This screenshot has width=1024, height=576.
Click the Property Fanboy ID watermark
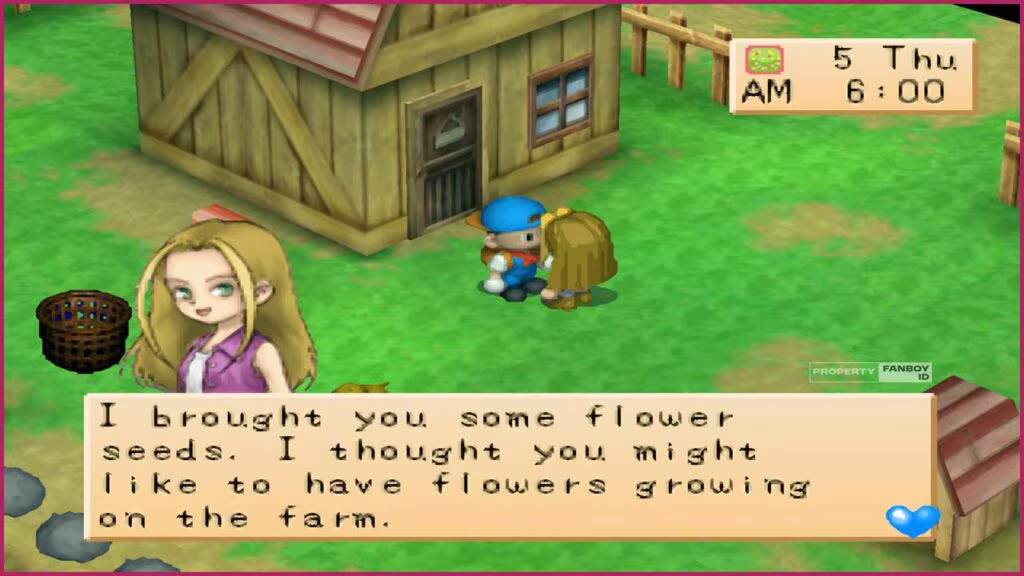(871, 372)
